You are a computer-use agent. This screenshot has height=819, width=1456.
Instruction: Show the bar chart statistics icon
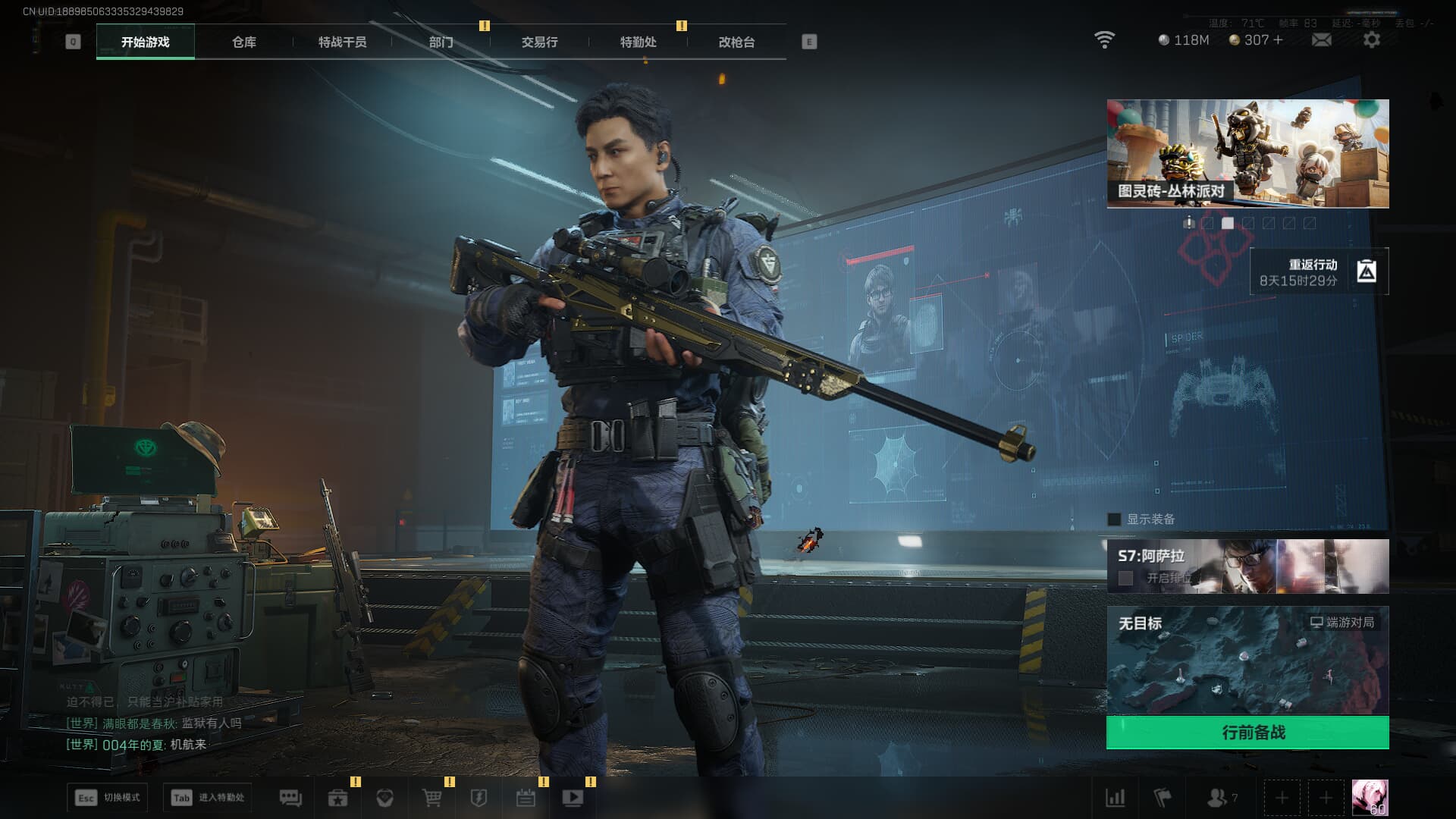click(x=1115, y=798)
